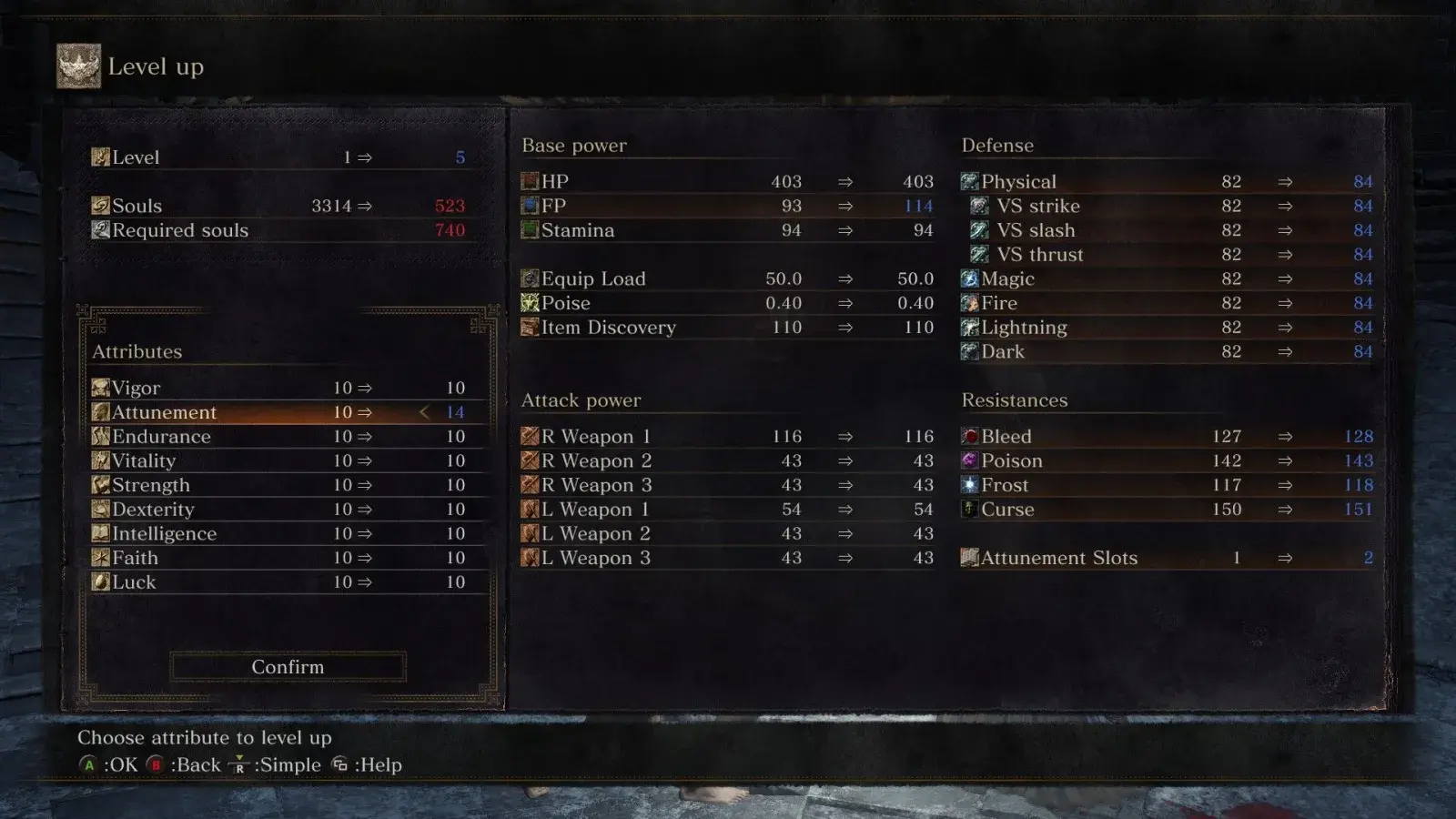
Task: Pick the Faith attribute row
Action: pos(288,558)
